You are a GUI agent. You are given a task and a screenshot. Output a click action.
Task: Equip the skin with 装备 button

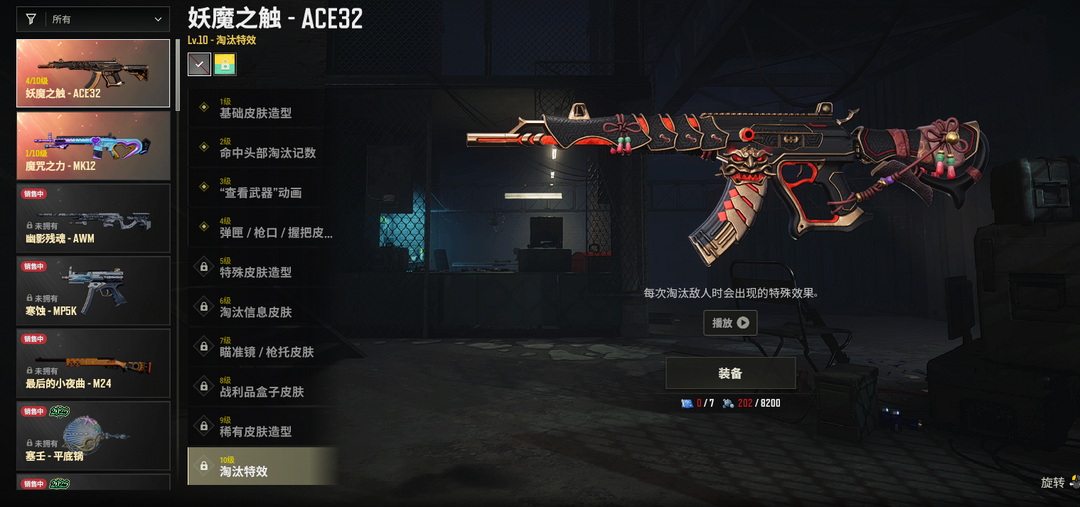[x=730, y=373]
